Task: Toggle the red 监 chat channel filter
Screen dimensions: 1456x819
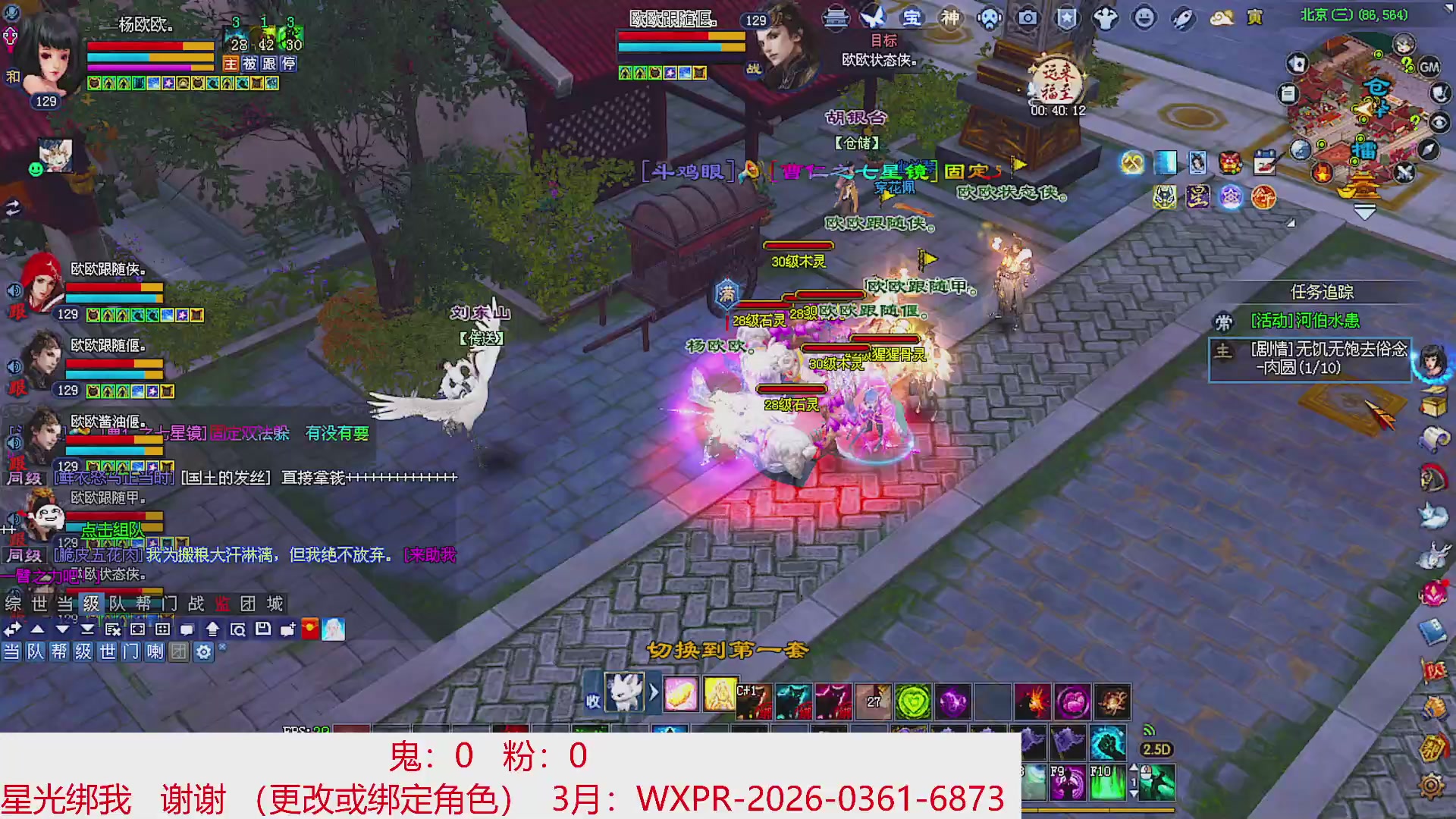Action: click(x=221, y=604)
